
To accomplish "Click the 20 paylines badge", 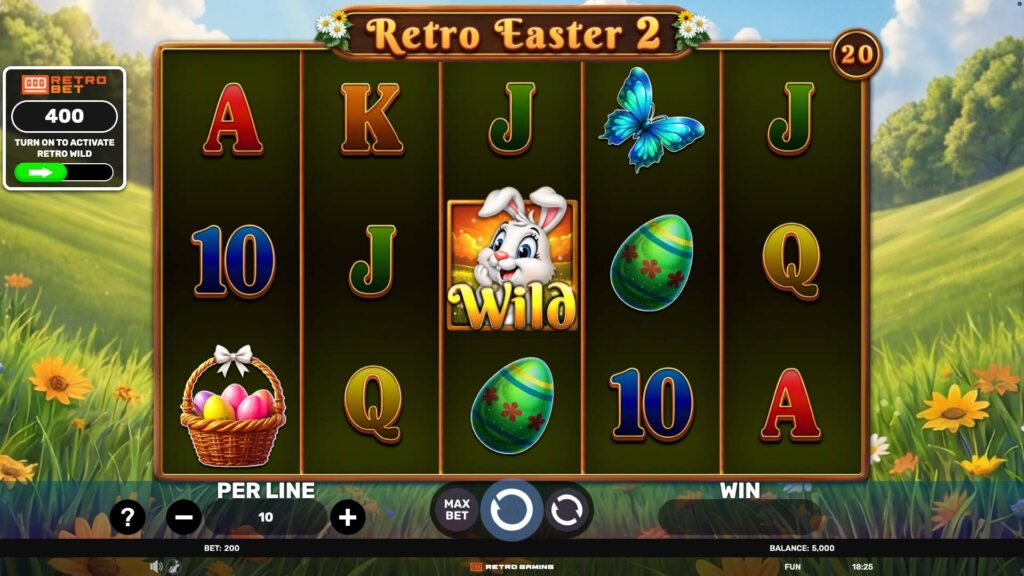I will (x=856, y=55).
